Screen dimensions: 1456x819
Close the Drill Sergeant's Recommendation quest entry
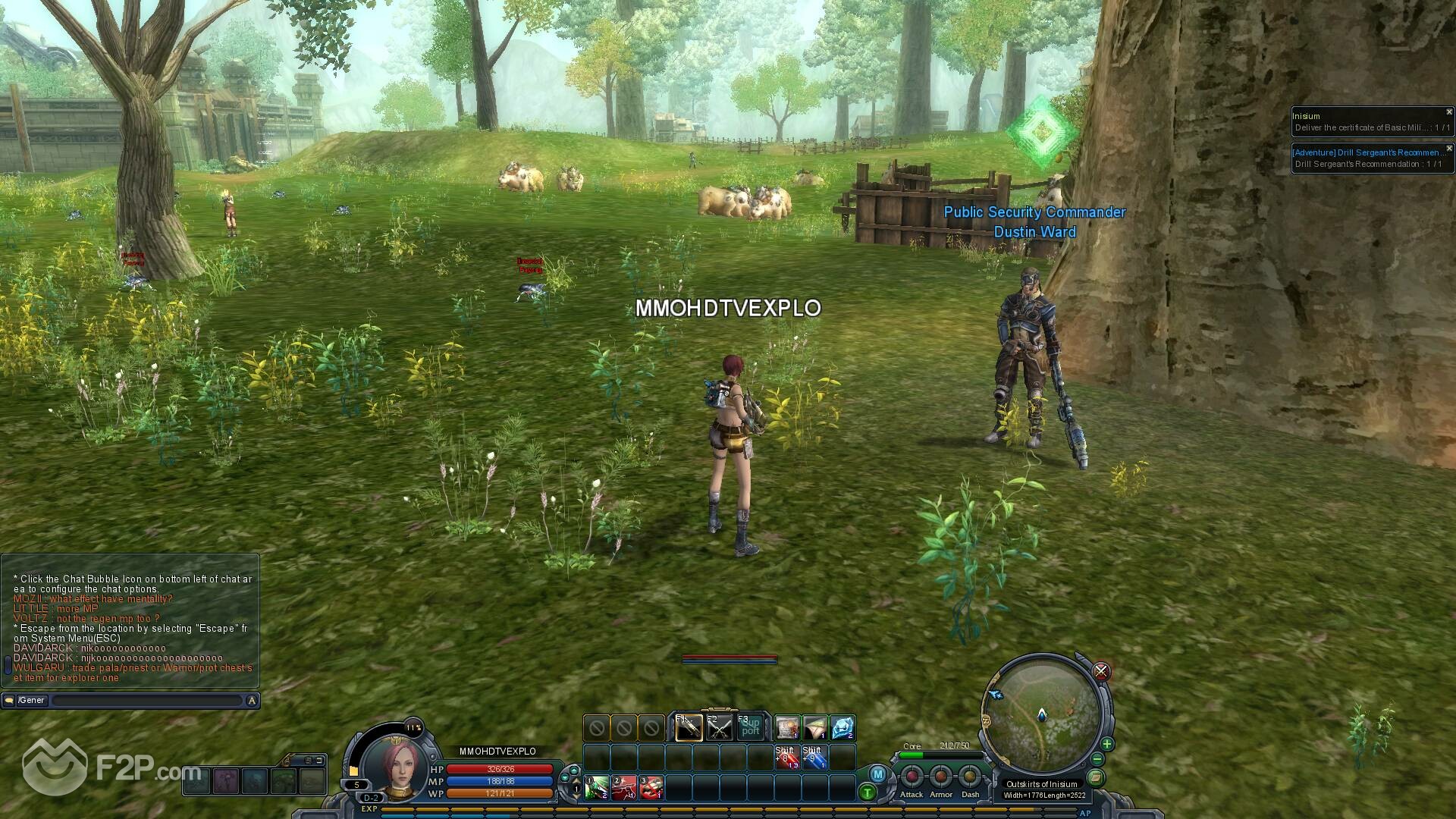1448,149
